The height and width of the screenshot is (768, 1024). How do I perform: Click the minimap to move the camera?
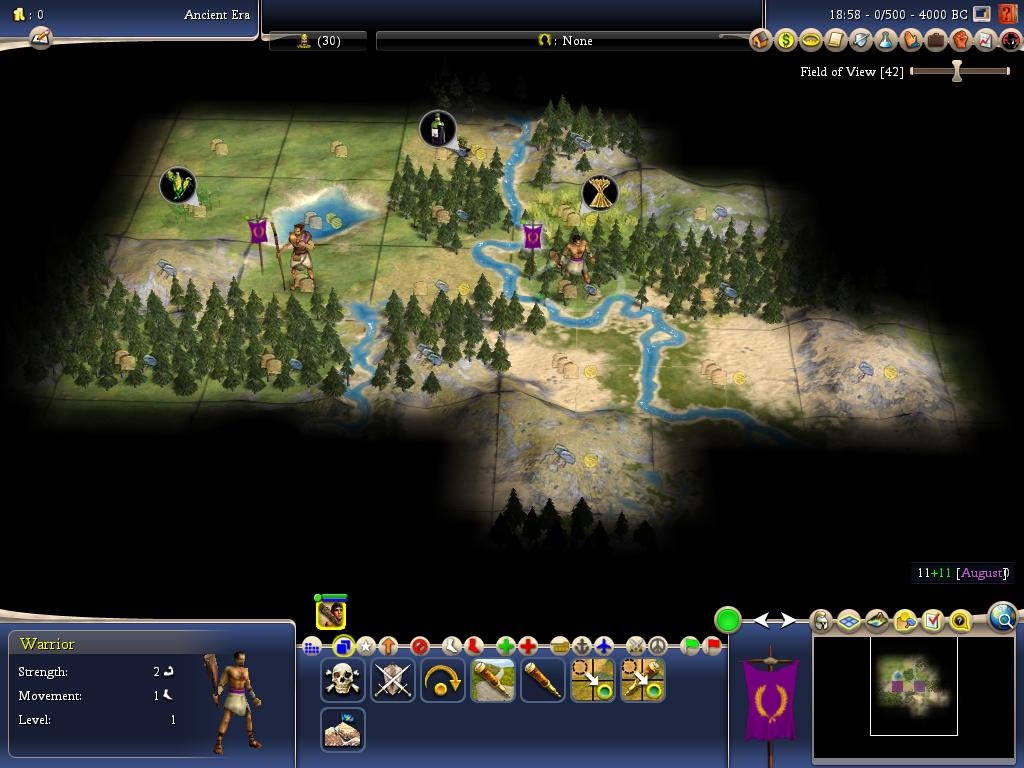click(913, 685)
